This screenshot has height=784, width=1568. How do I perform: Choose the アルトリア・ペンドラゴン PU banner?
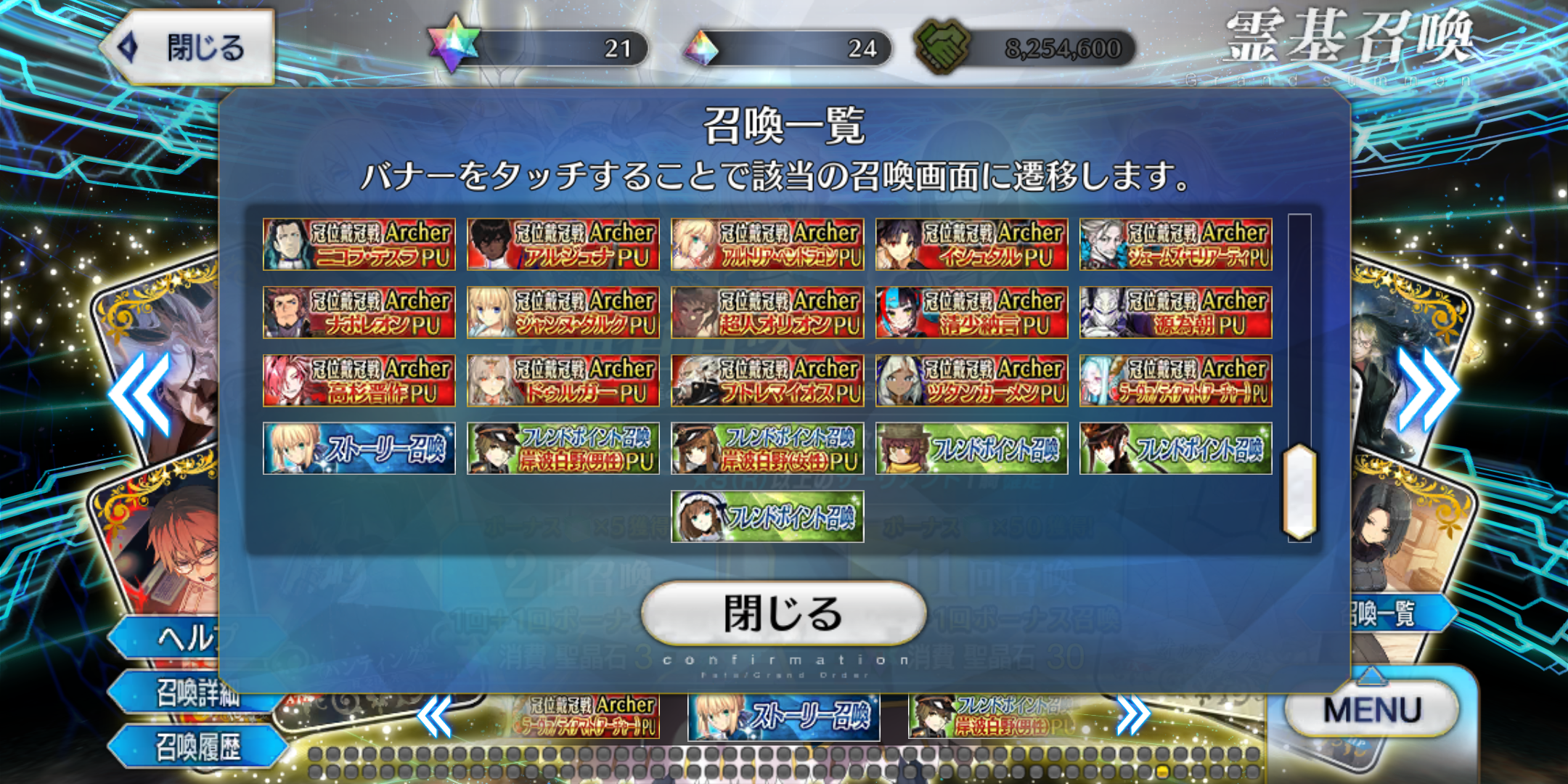(767, 245)
